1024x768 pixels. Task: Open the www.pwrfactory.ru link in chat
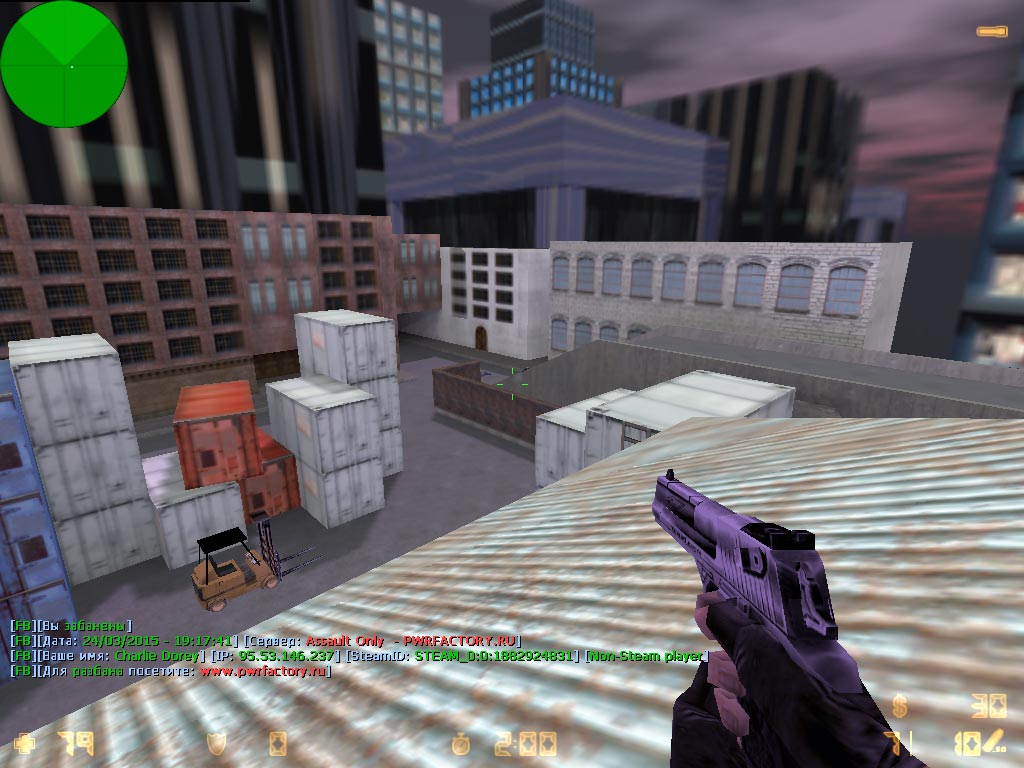pos(264,671)
